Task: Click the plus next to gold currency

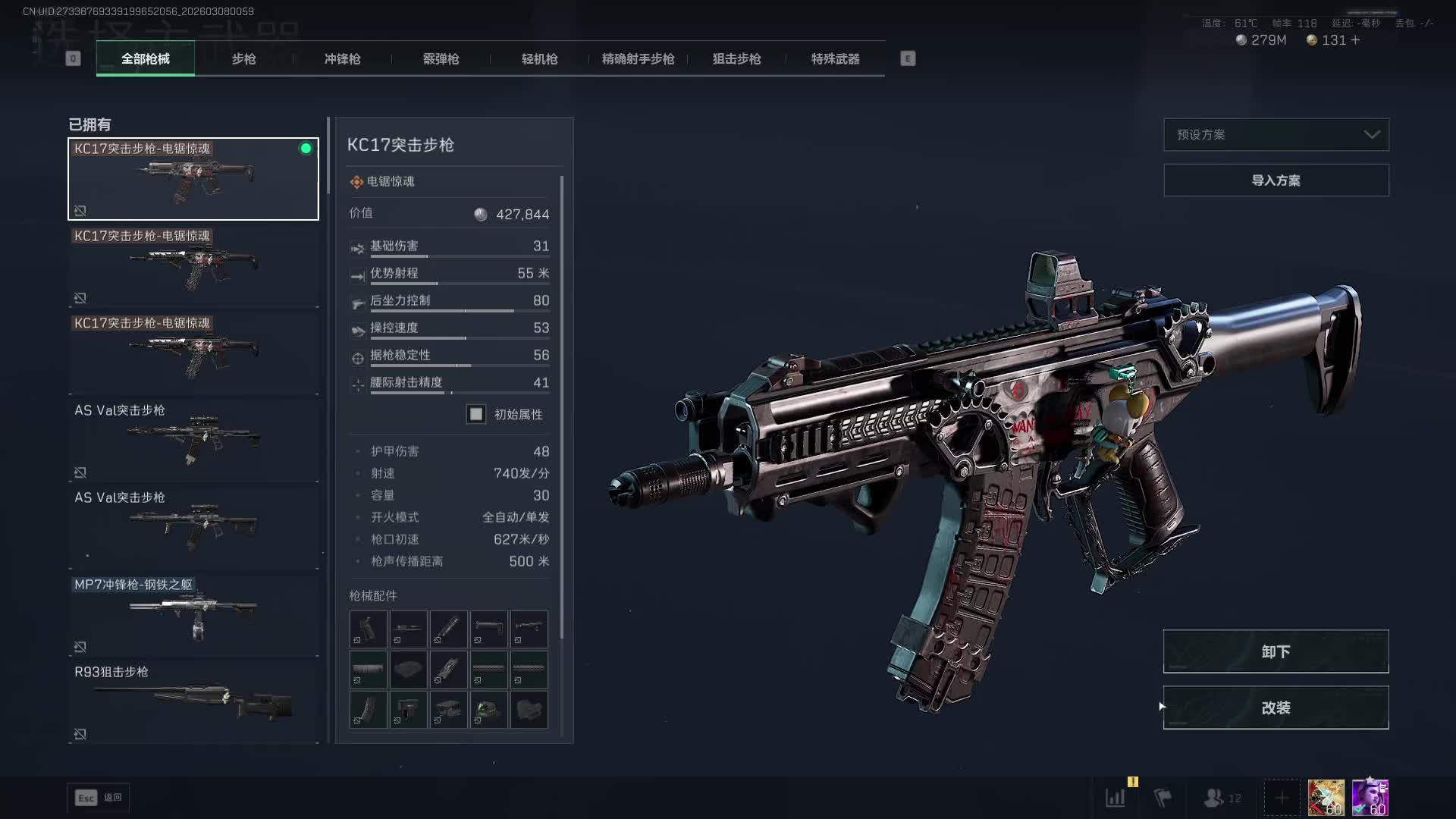Action: click(1356, 40)
